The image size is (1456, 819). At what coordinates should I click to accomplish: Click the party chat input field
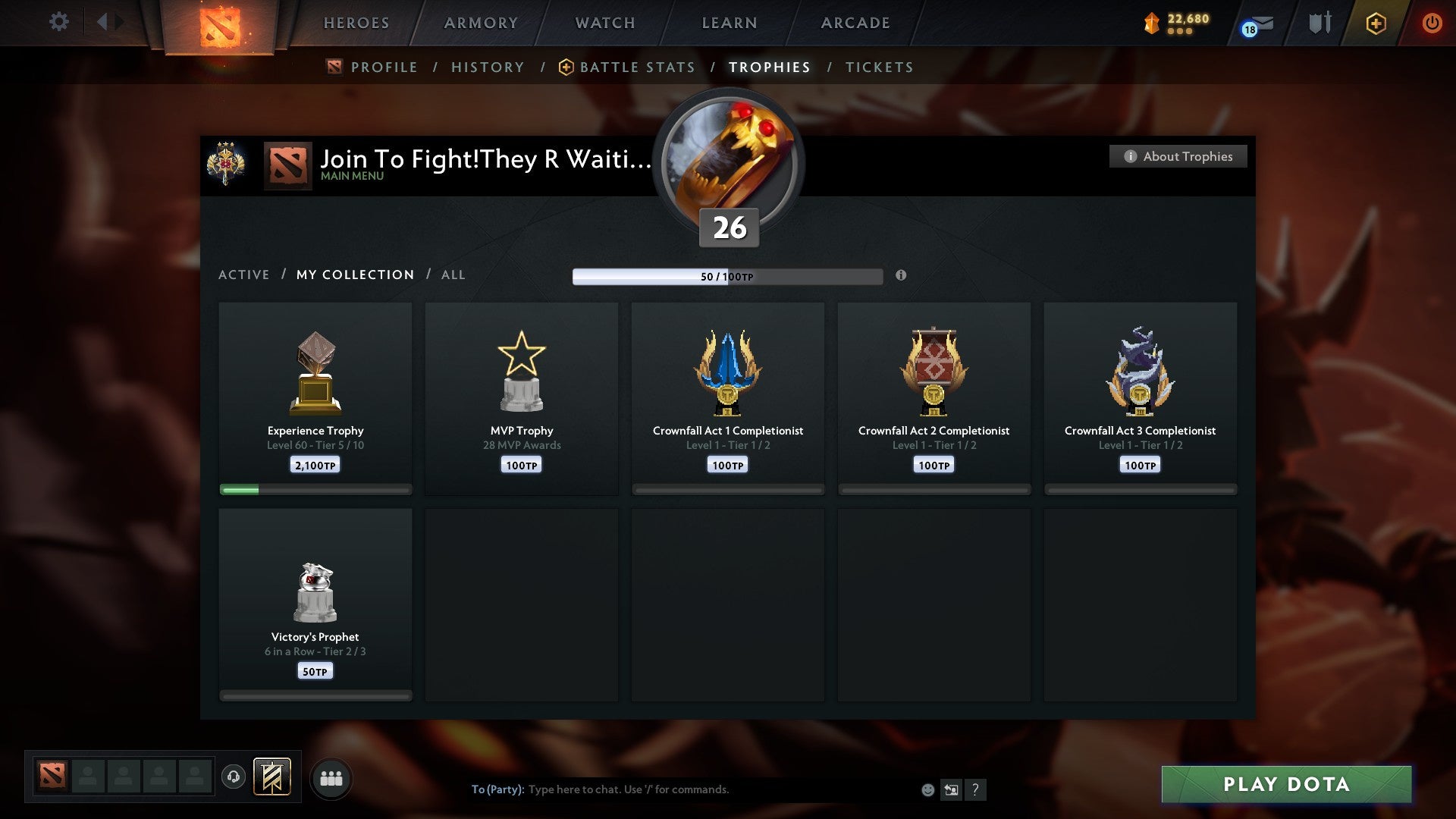(682, 789)
